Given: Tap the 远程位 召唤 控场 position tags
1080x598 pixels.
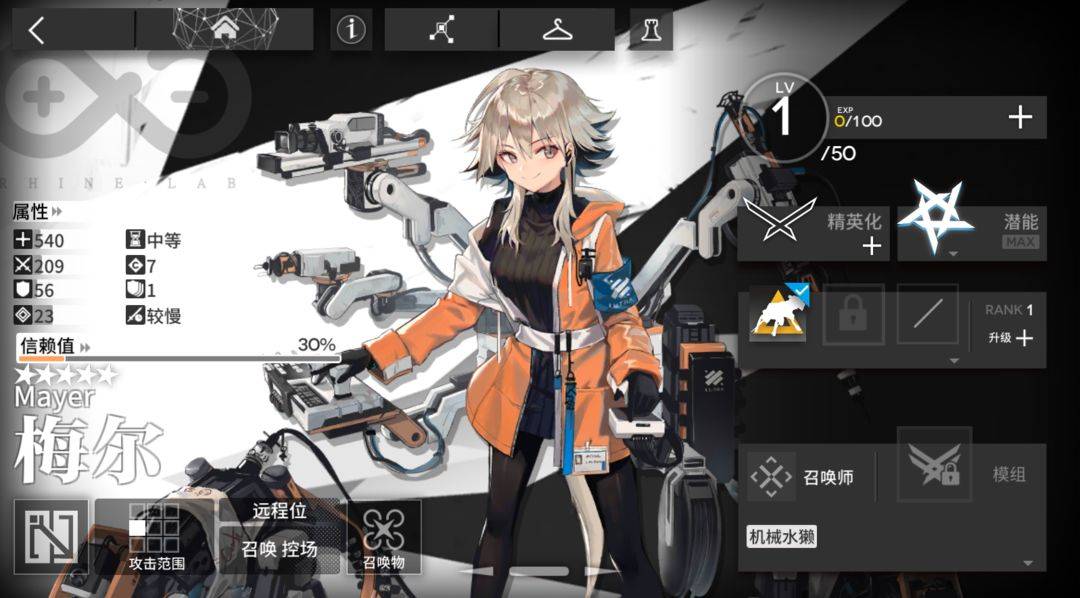Looking at the screenshot, I should [x=279, y=536].
